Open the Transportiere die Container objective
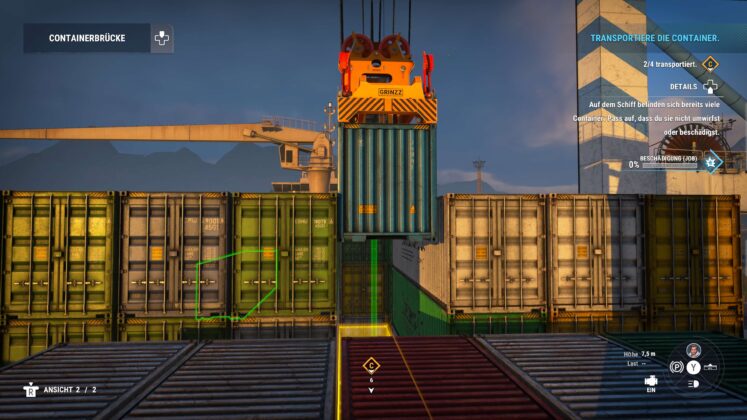 point(654,38)
